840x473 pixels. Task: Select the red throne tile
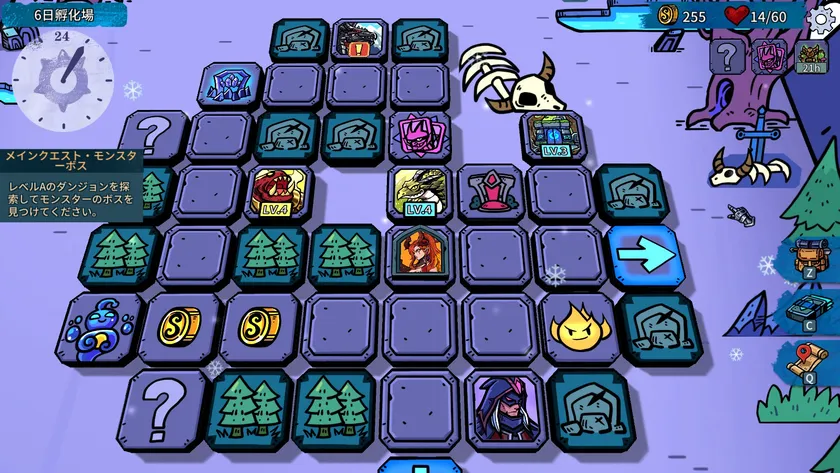(x=491, y=191)
